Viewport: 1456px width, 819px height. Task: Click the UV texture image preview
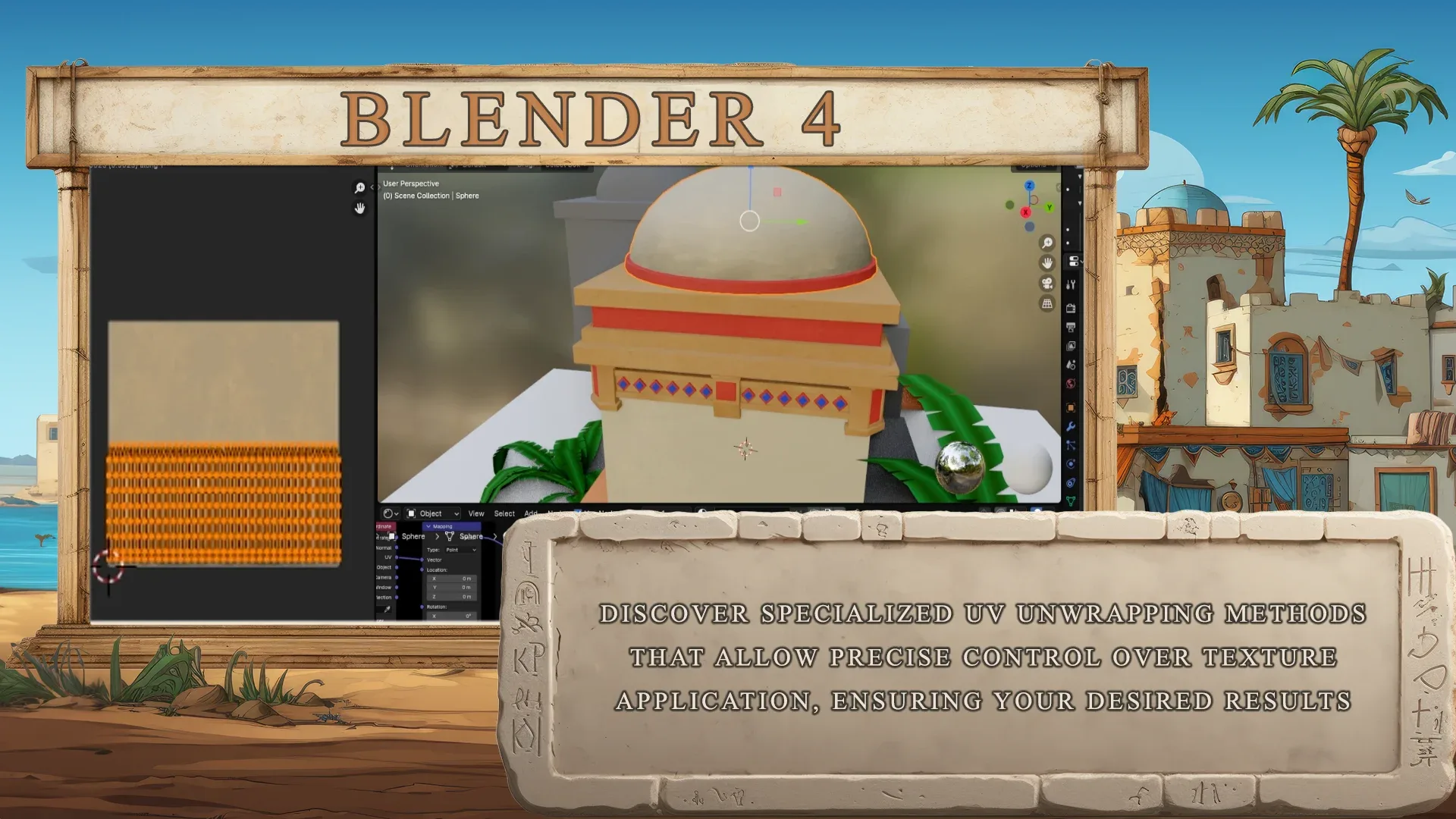click(224, 440)
